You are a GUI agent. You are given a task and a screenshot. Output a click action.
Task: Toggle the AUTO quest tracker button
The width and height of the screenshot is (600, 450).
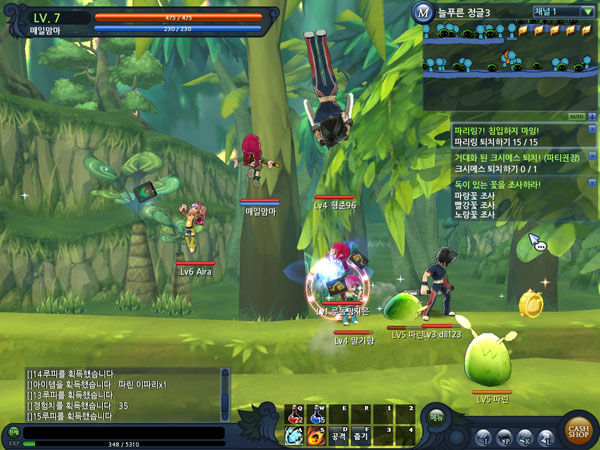pyautogui.click(x=576, y=116)
